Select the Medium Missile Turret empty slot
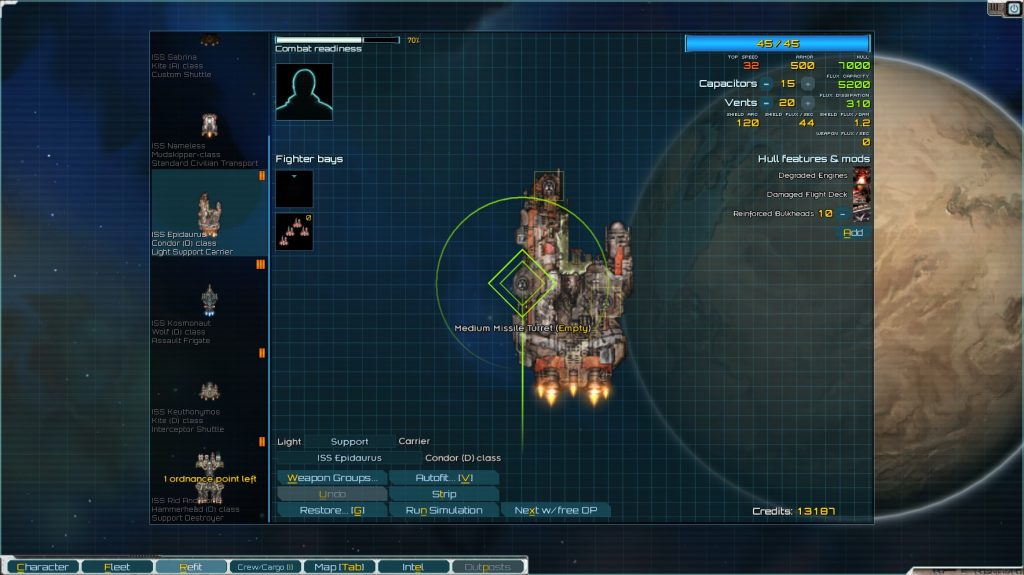 [521, 283]
